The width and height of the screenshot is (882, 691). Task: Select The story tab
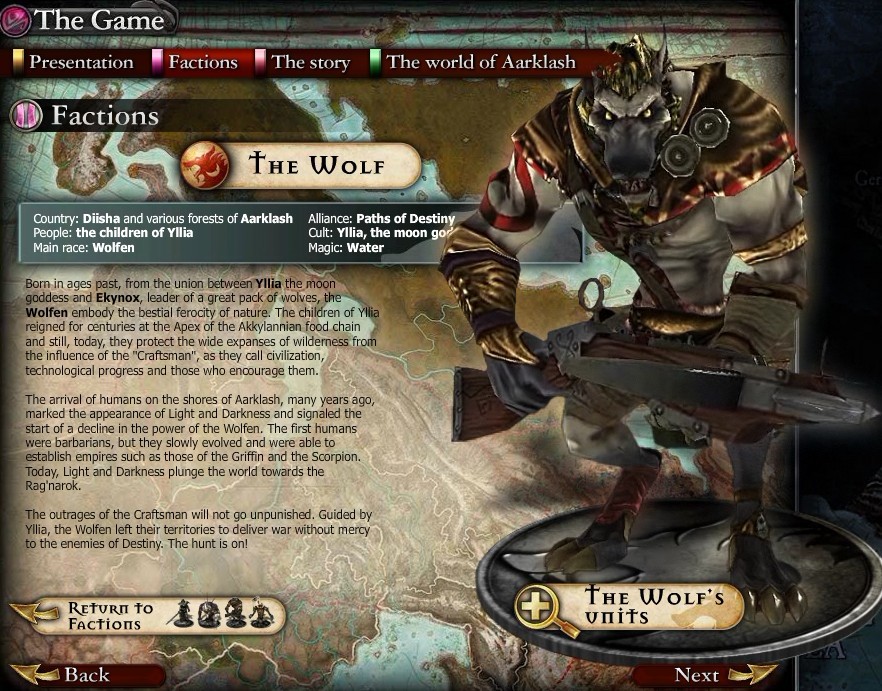(x=310, y=62)
